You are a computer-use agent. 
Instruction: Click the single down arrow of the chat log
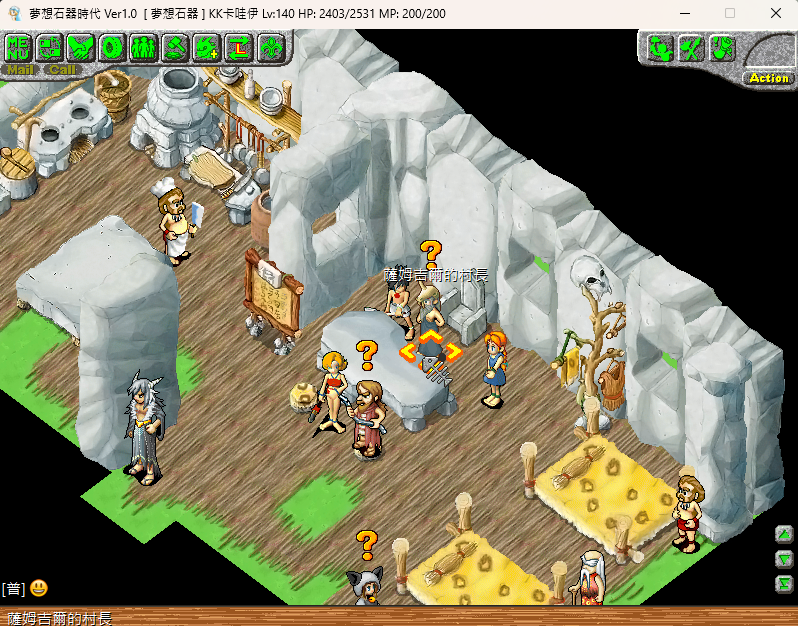(x=785, y=559)
